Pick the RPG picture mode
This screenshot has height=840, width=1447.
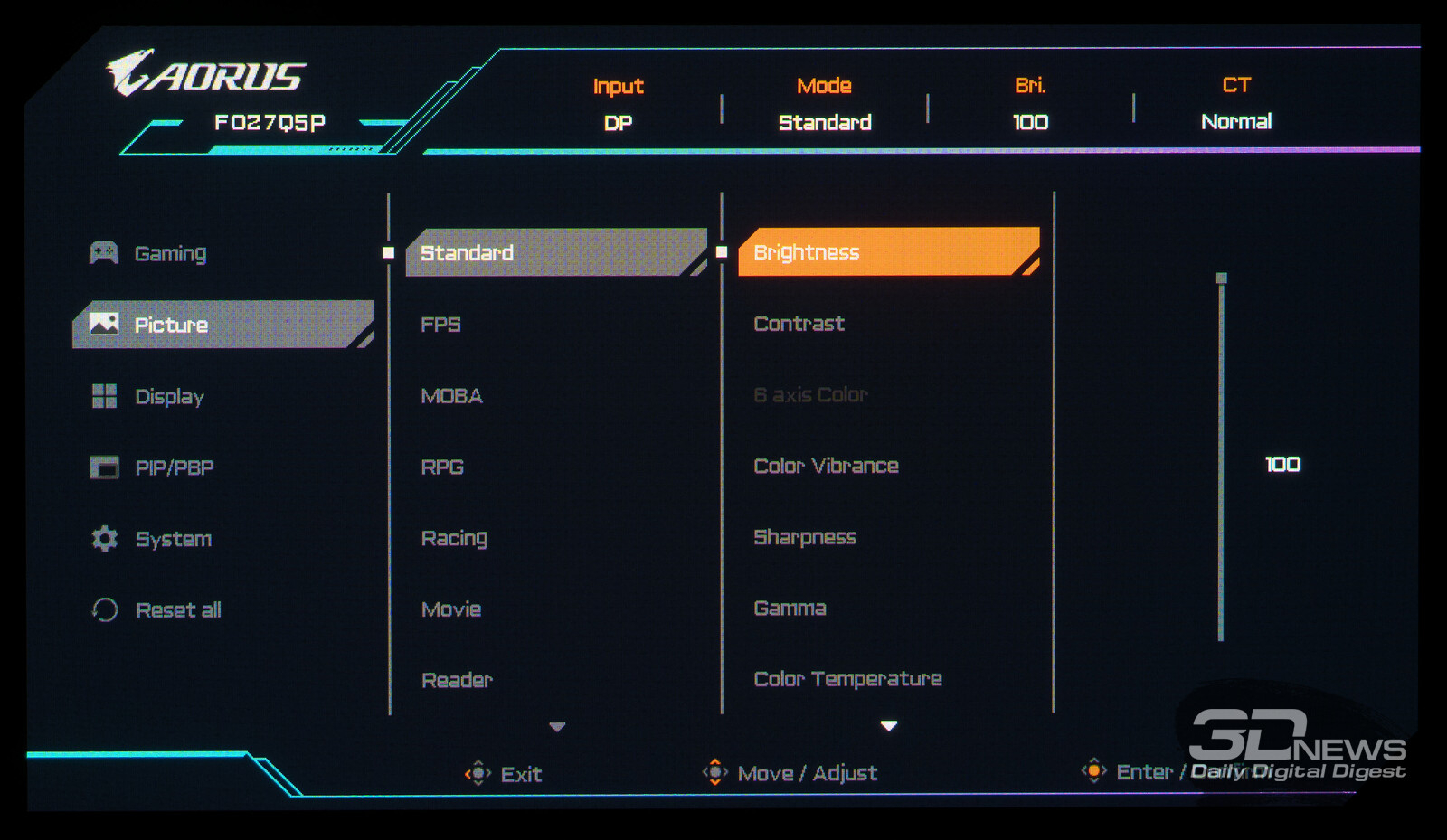(x=442, y=467)
